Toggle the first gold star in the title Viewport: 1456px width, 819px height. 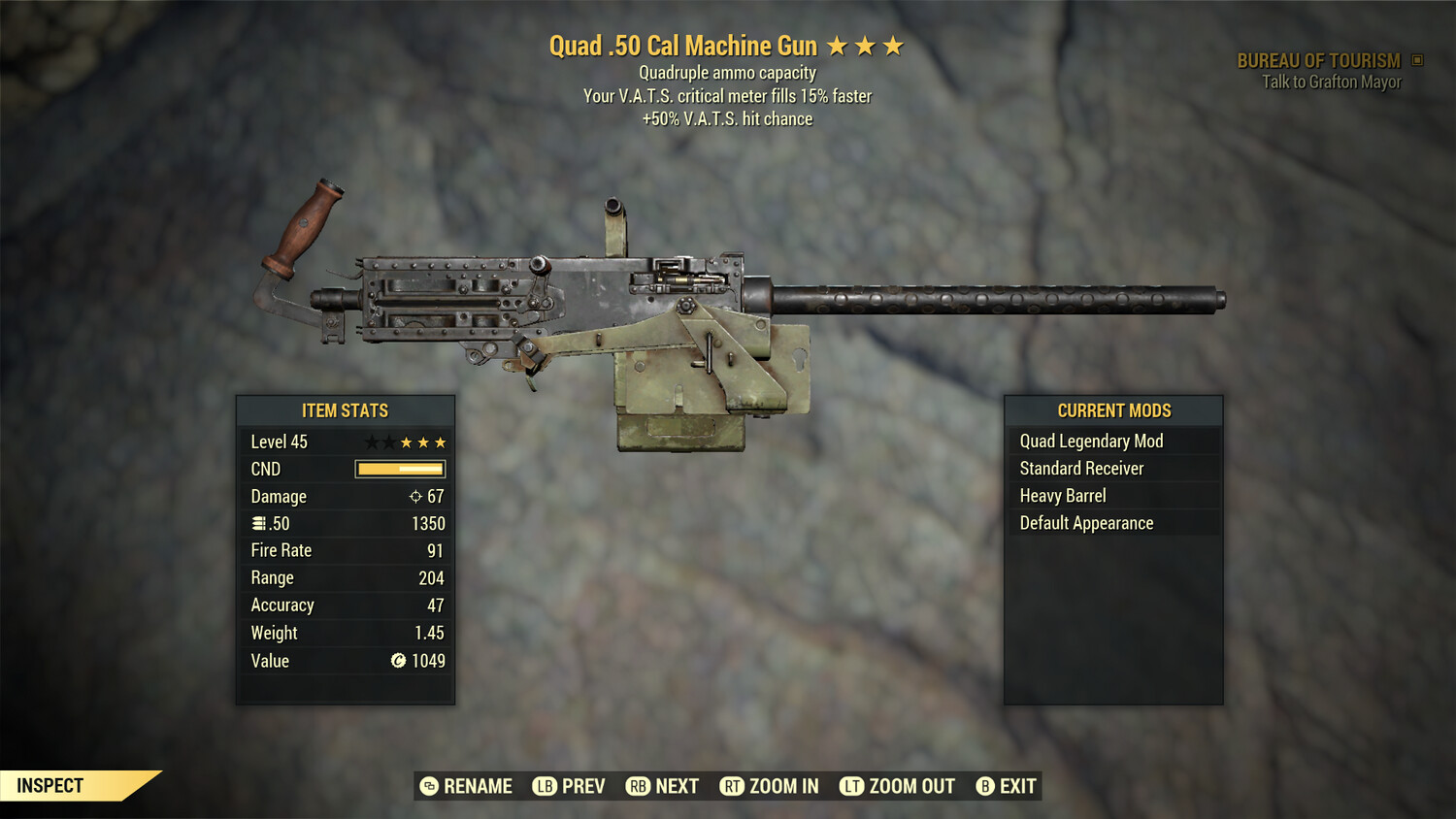pos(837,45)
